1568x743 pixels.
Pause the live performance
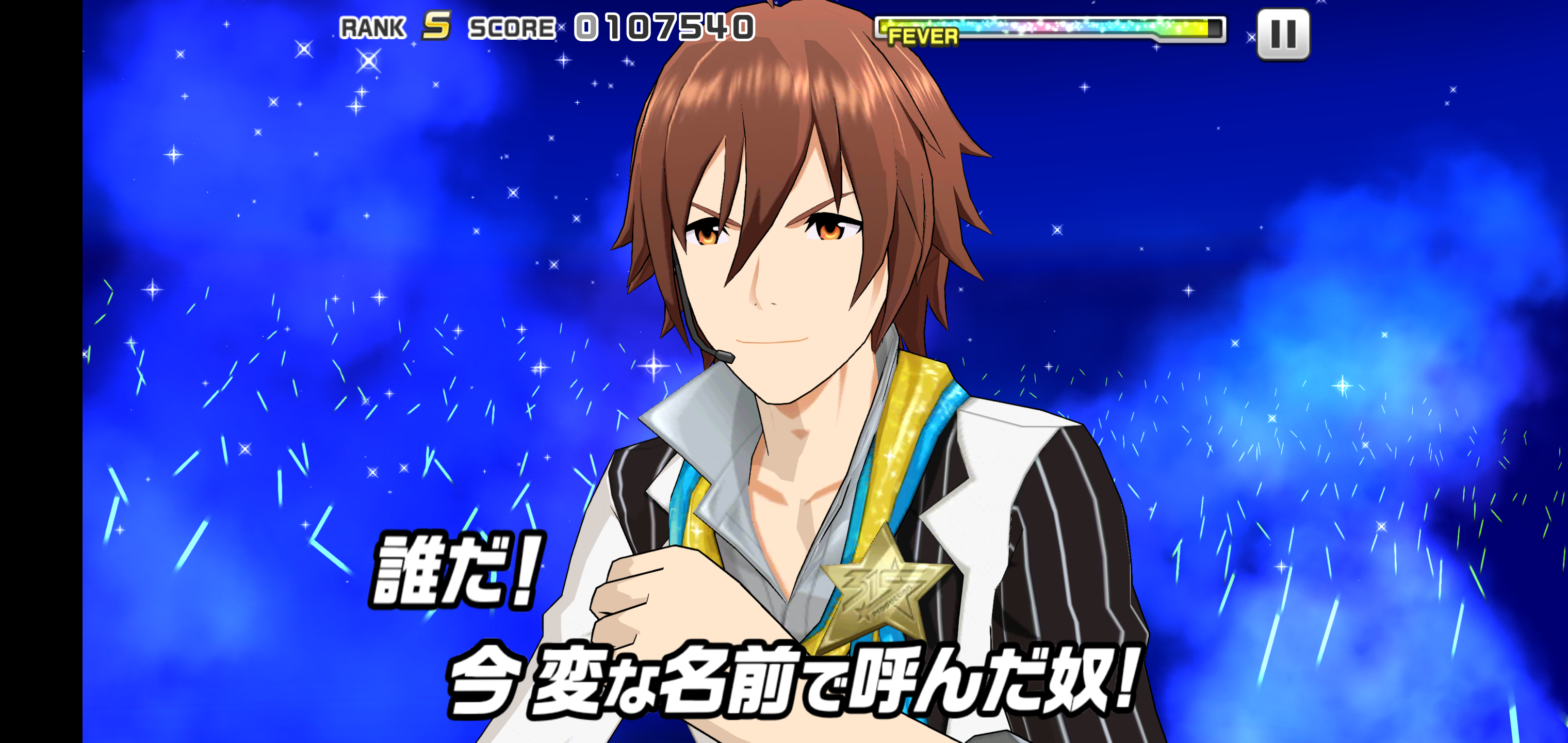pyautogui.click(x=1283, y=34)
